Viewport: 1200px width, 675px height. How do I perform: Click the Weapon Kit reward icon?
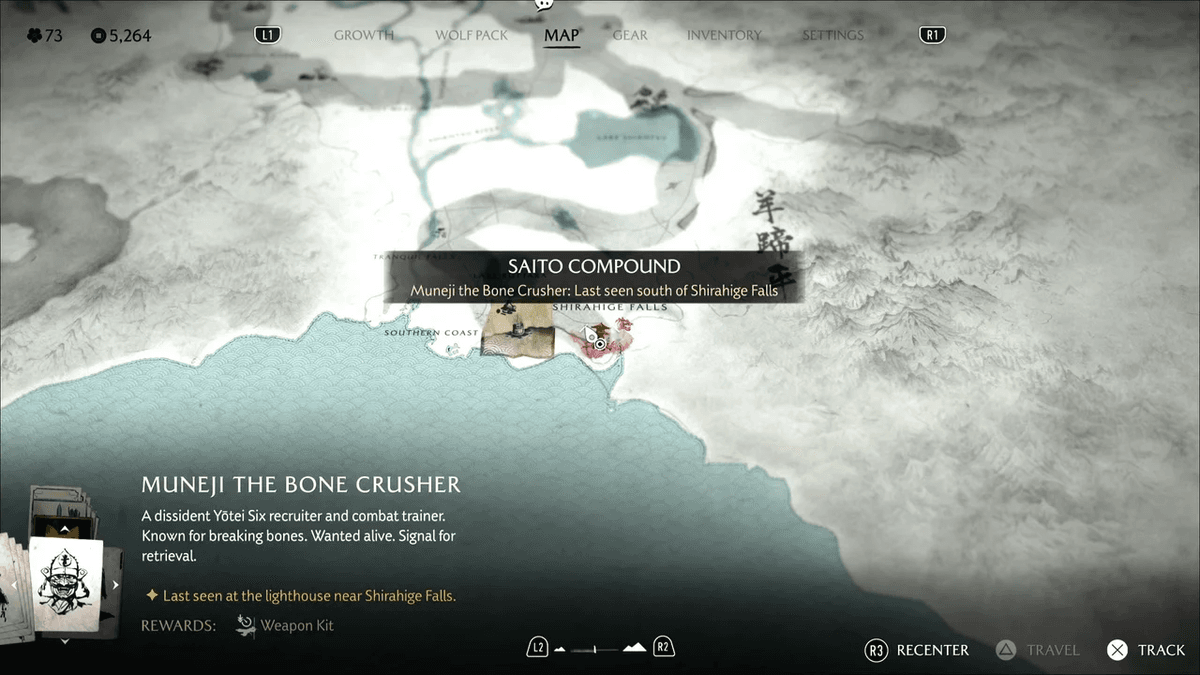click(246, 626)
